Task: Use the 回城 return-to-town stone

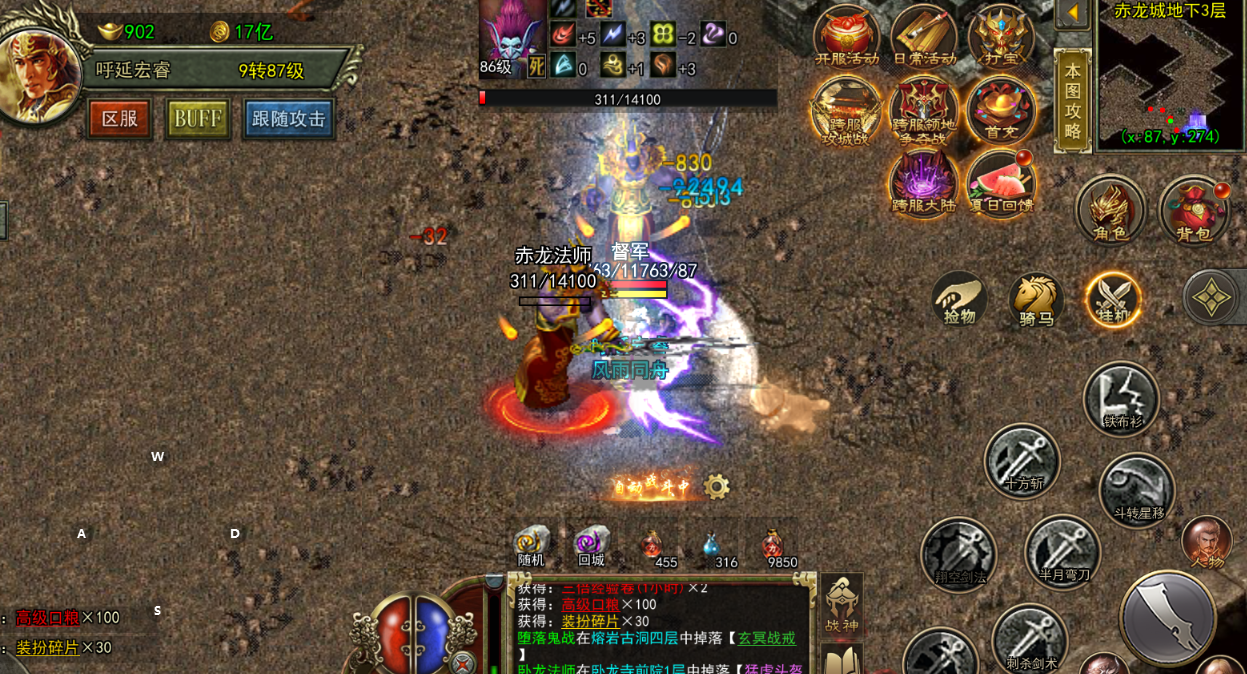Action: coord(591,545)
